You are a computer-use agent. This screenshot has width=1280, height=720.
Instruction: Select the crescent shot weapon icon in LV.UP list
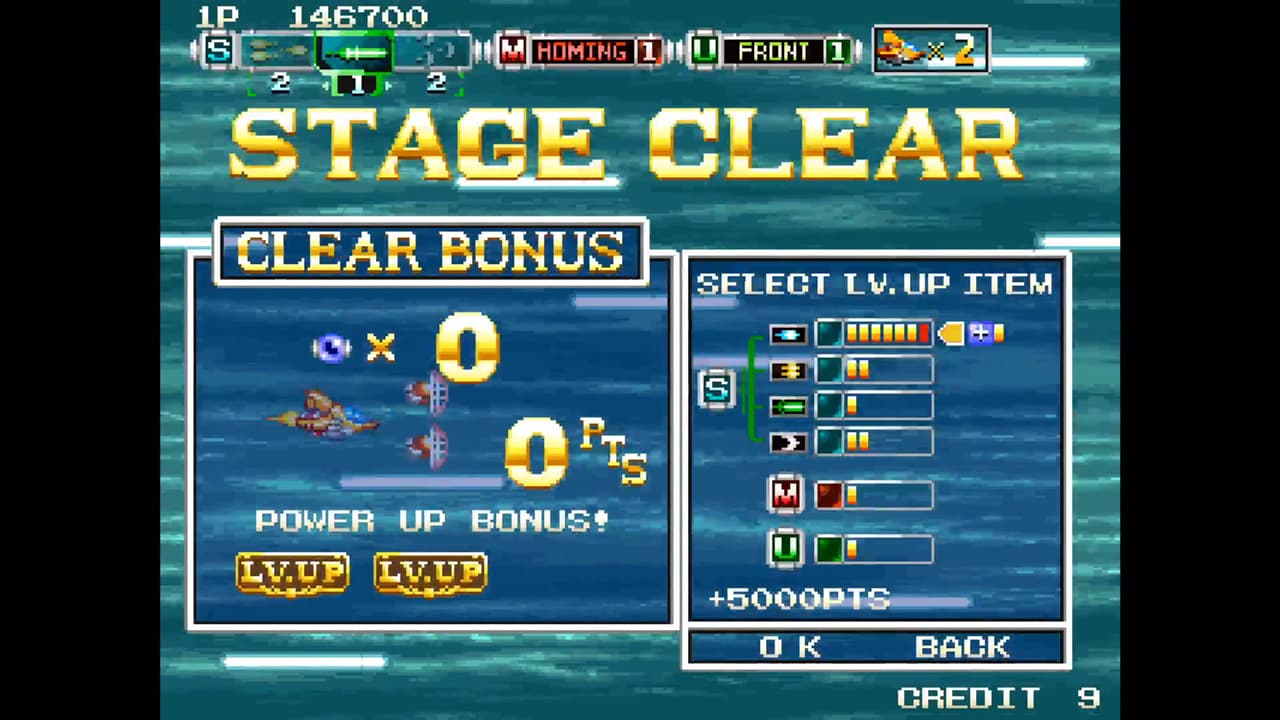point(787,442)
